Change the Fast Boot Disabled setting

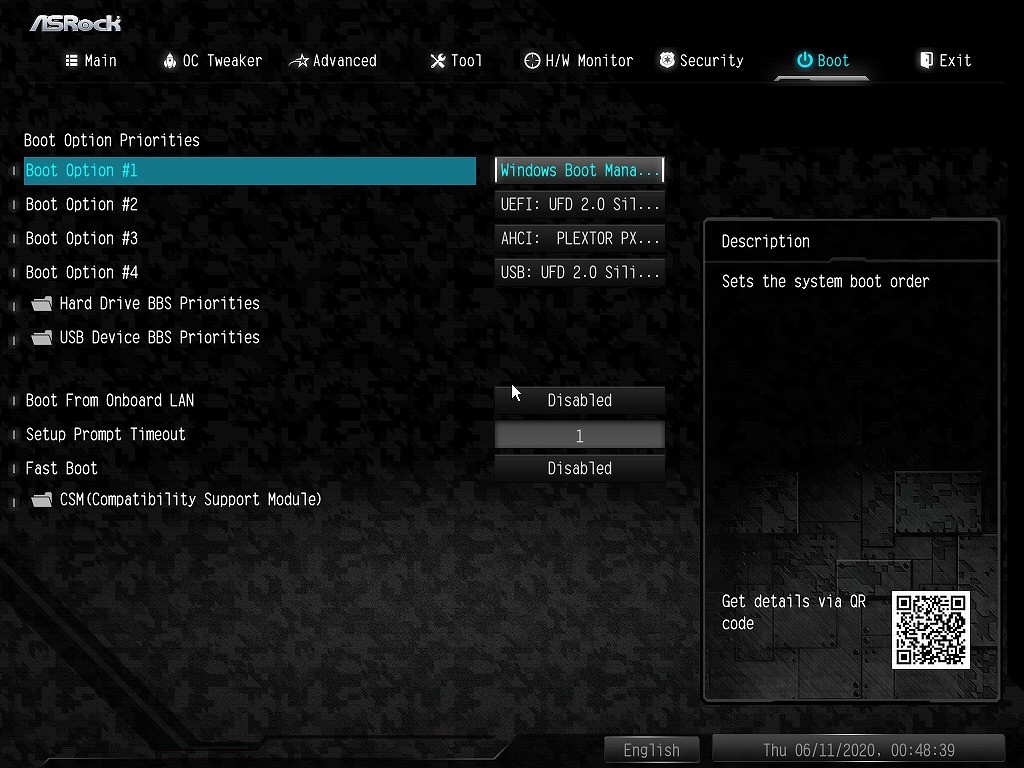579,469
